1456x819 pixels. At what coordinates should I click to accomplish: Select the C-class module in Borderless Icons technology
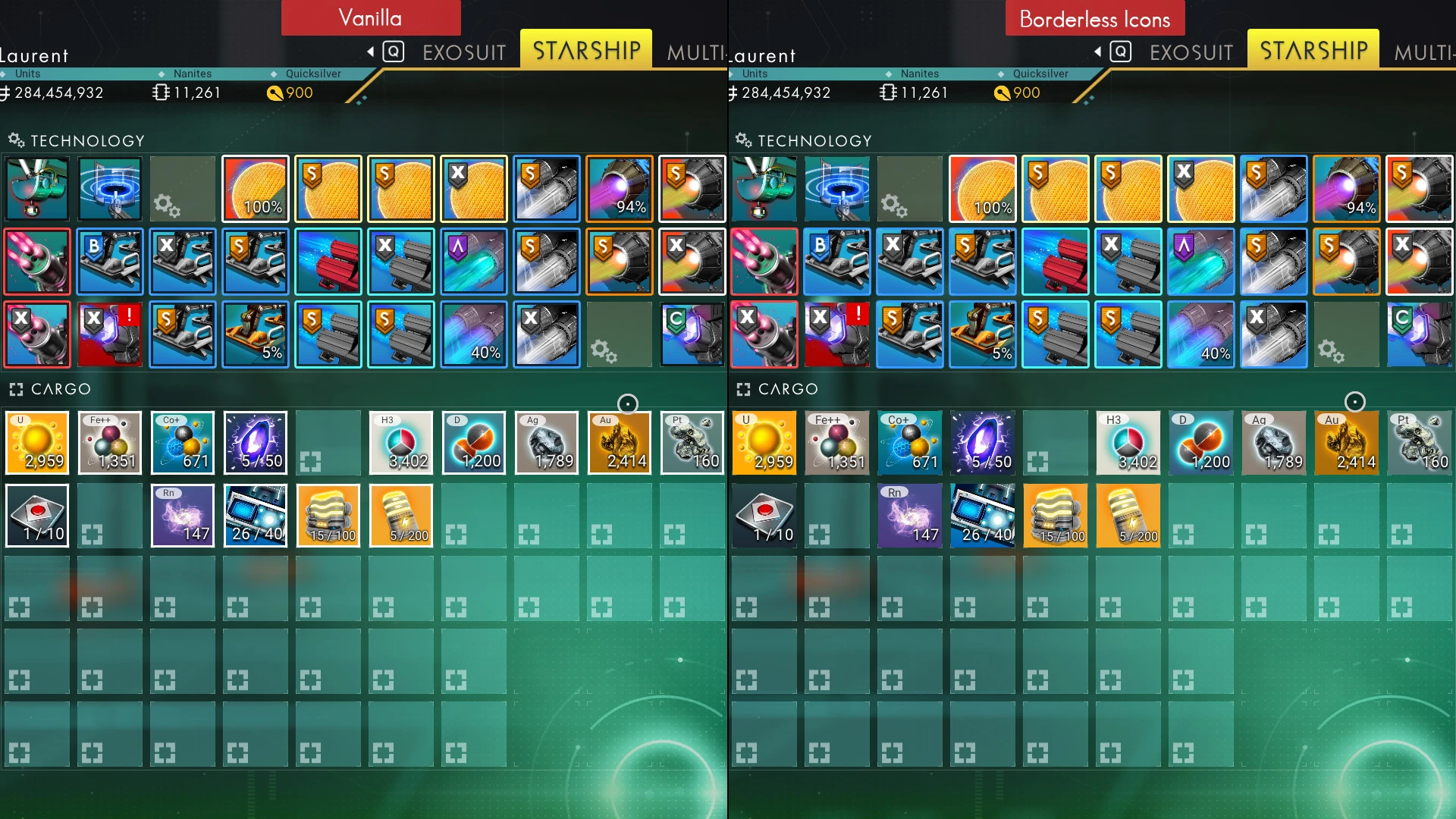point(1420,334)
